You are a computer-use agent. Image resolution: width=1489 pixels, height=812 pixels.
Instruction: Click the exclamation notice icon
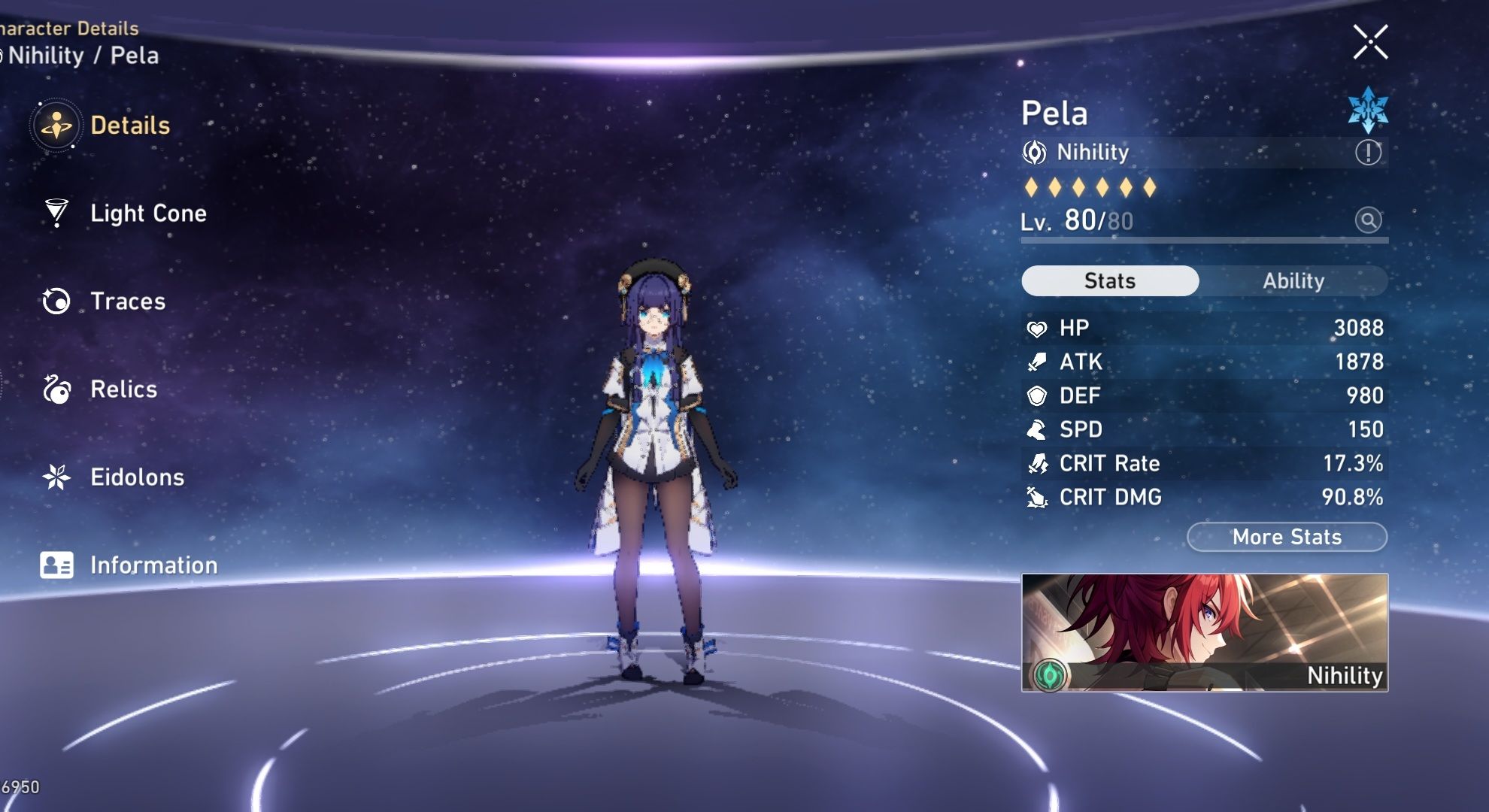click(x=1370, y=151)
